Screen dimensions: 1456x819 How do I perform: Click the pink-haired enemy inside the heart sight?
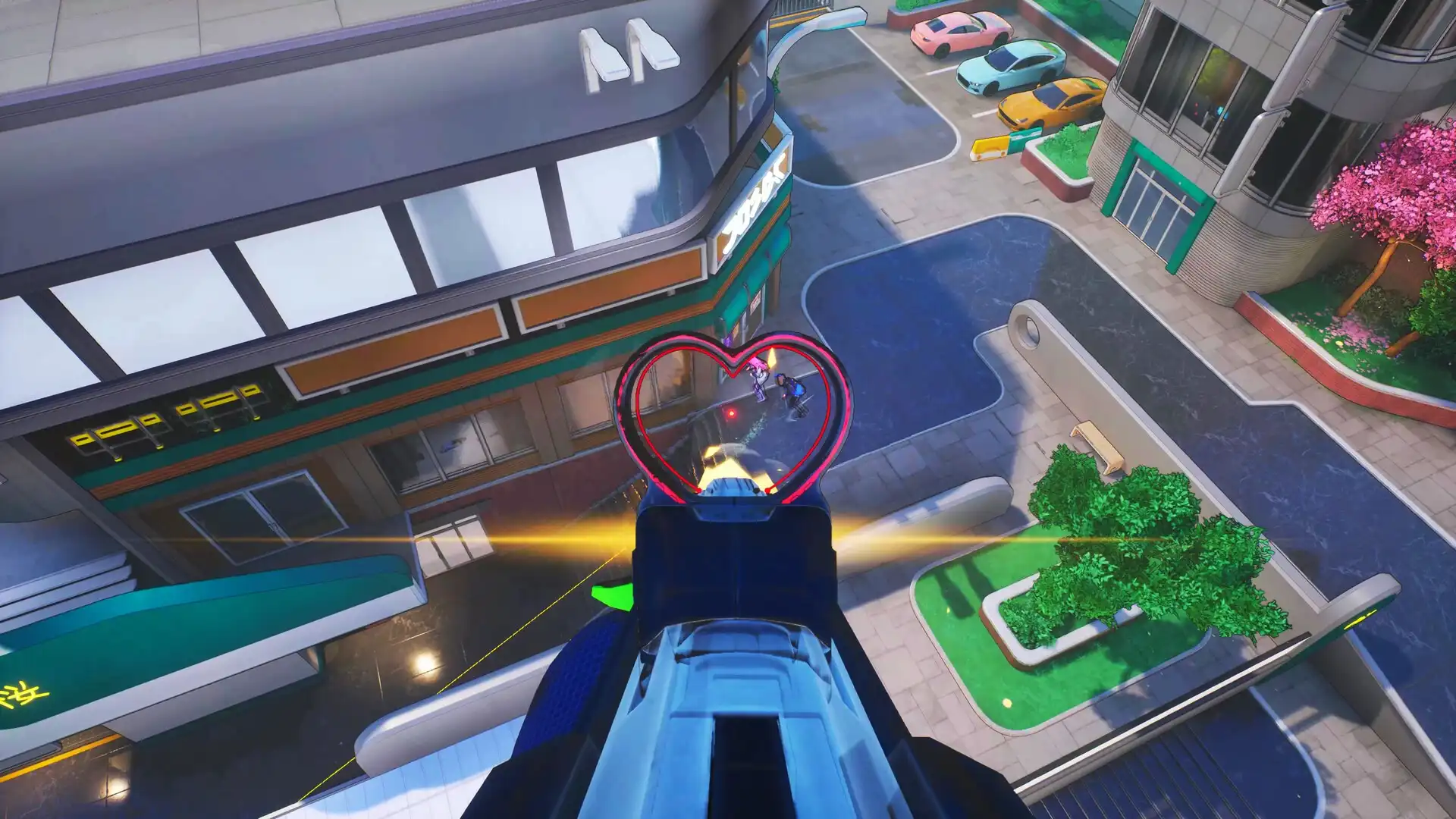tap(758, 378)
